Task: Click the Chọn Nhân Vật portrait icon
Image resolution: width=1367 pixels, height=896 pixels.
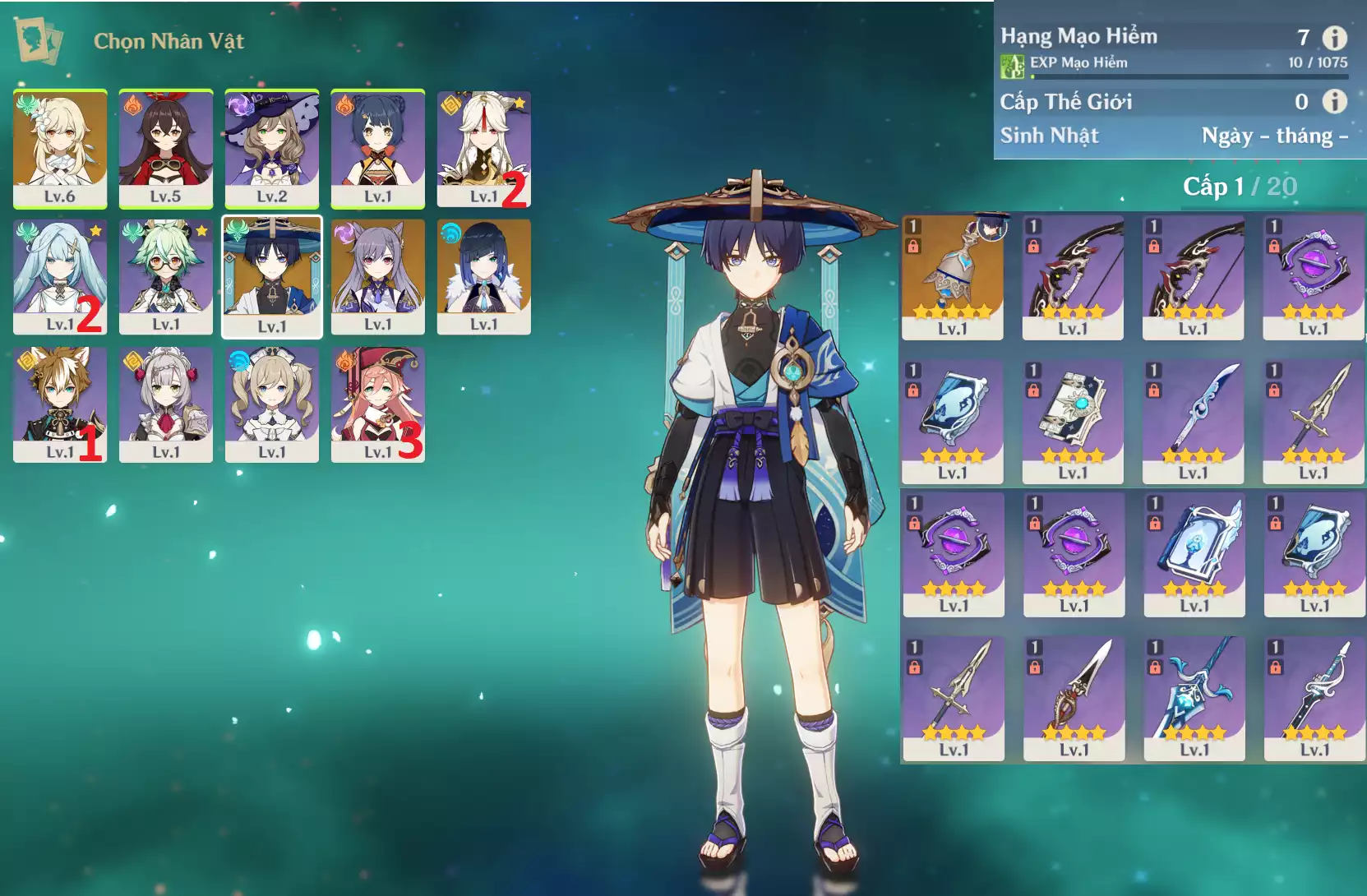Action: click(x=39, y=41)
